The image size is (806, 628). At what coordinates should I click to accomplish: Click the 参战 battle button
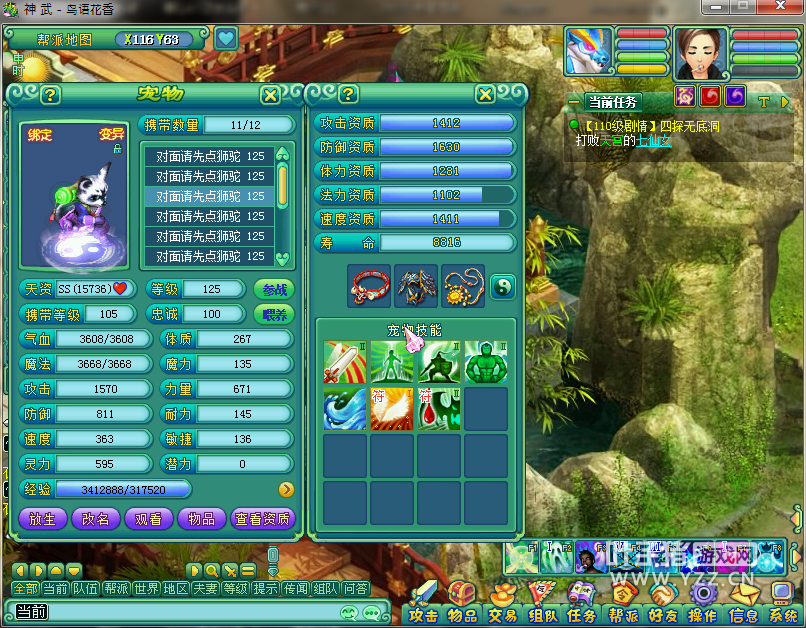click(274, 289)
